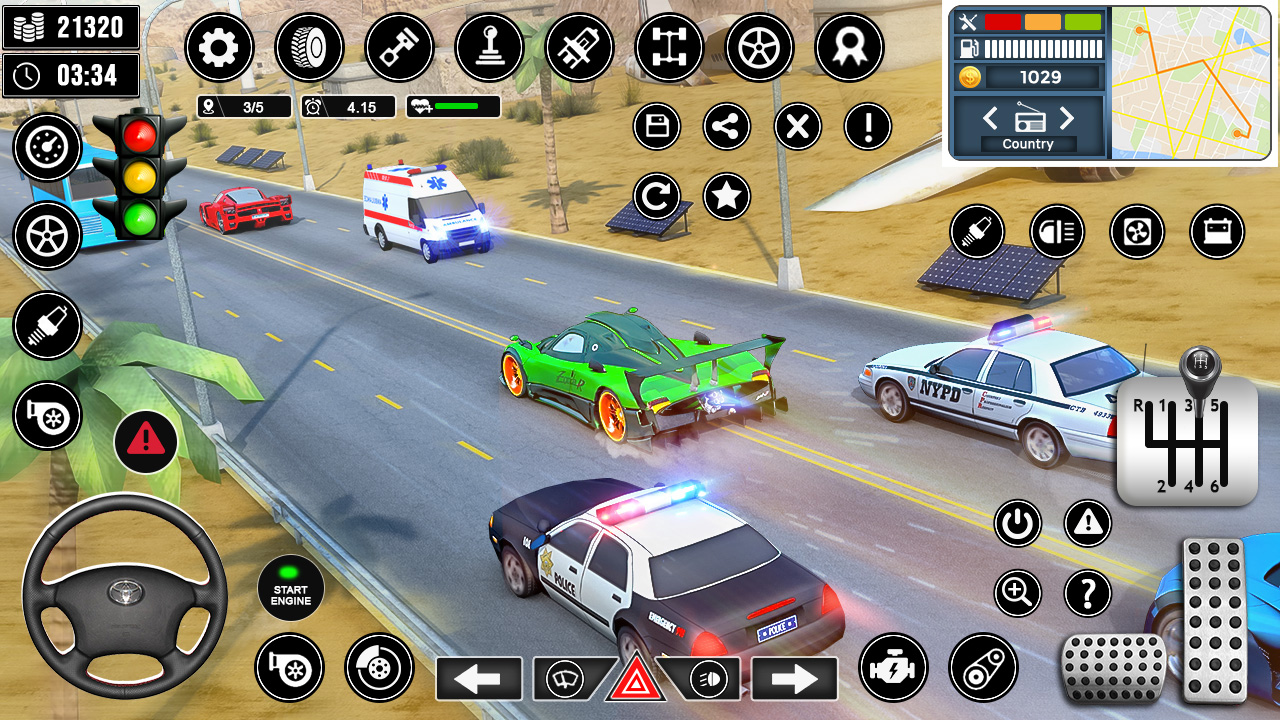Close with the round X button
Viewport: 1280px width, 720px height.
coord(798,127)
